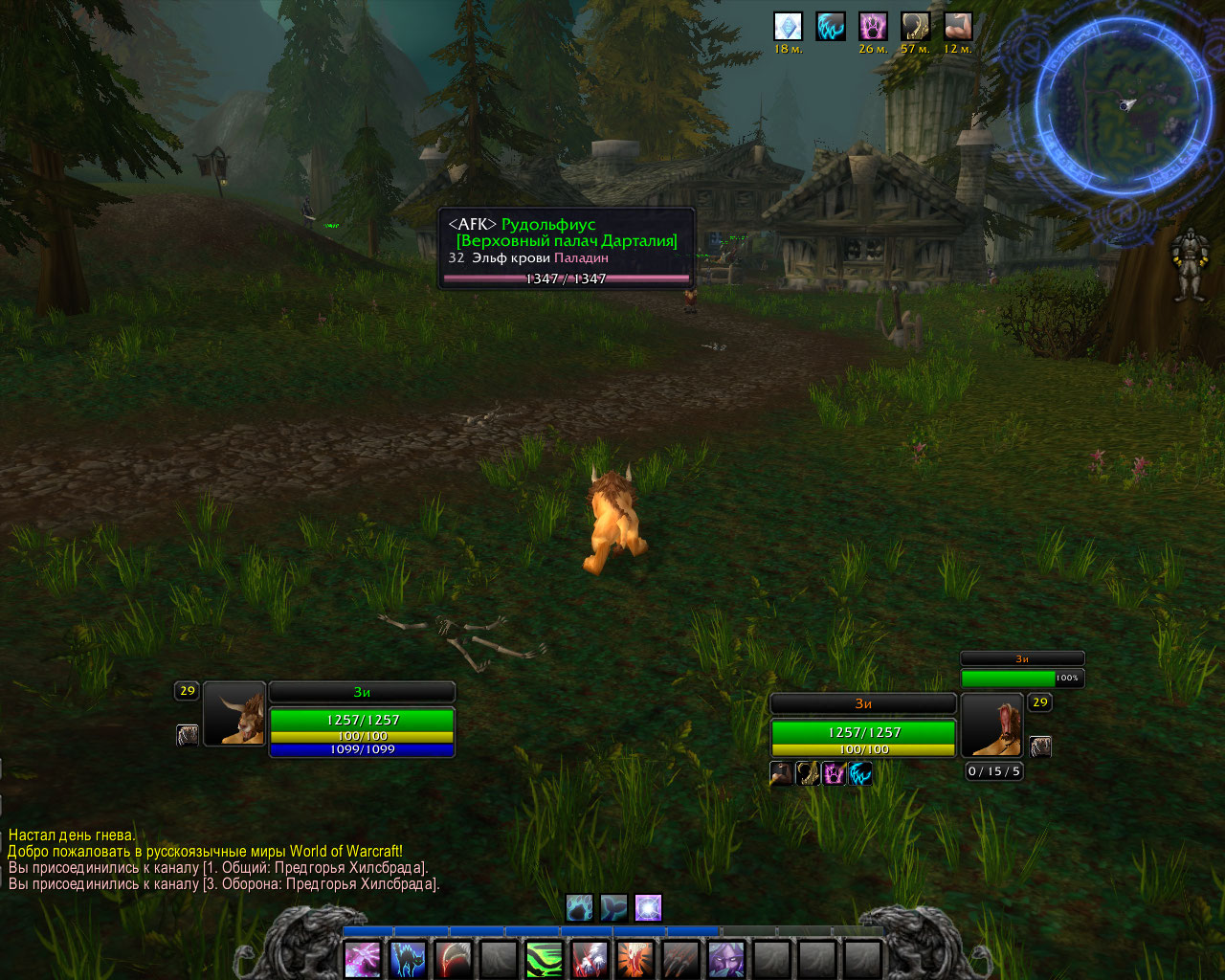Select the golden thorn buff with 57 m.
The height and width of the screenshot is (980, 1225).
click(916, 26)
